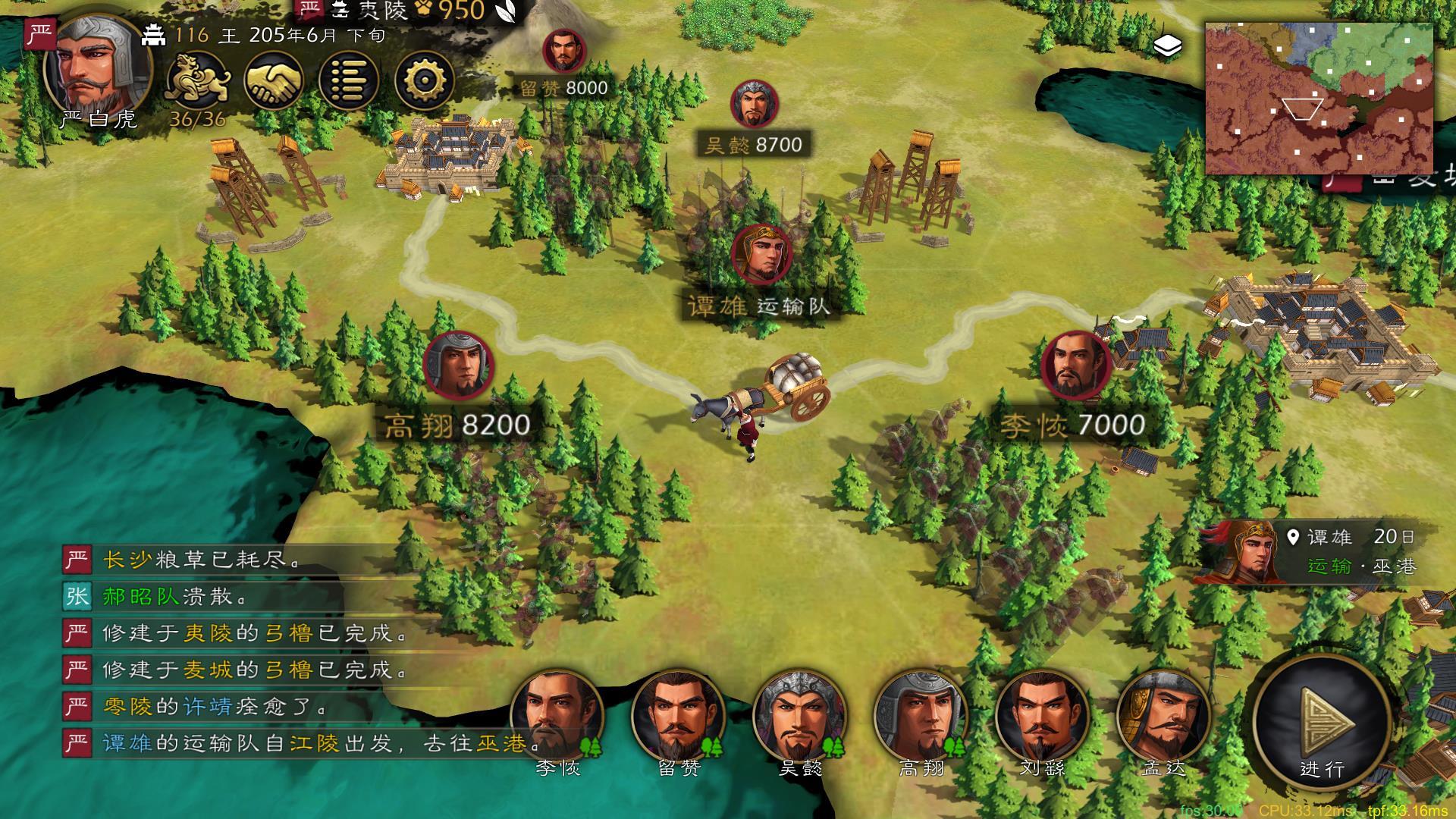
Task: Click the minimap
Action: click(x=1319, y=99)
